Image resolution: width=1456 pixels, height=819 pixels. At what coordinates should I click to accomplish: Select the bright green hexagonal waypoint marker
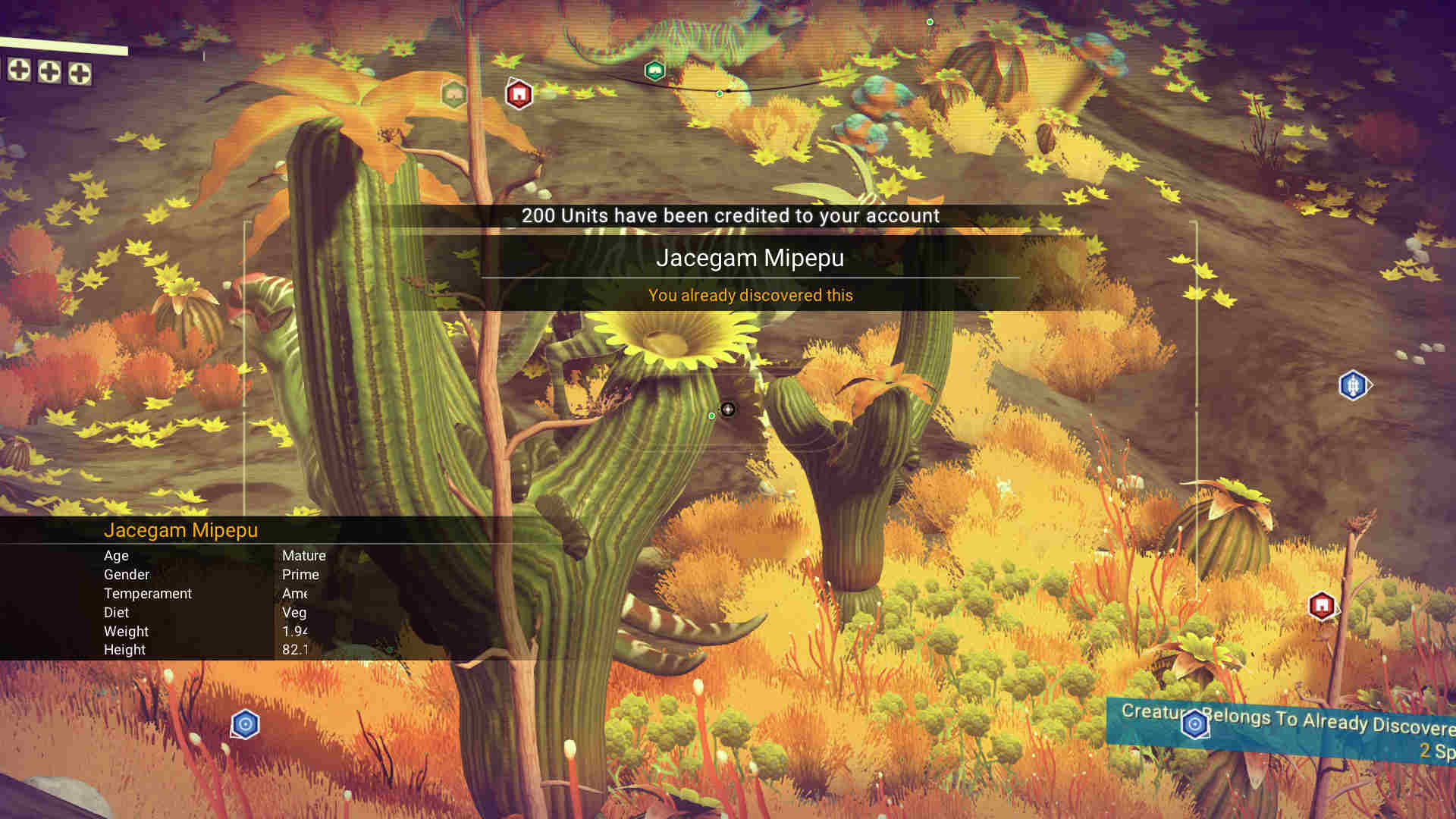tap(654, 71)
